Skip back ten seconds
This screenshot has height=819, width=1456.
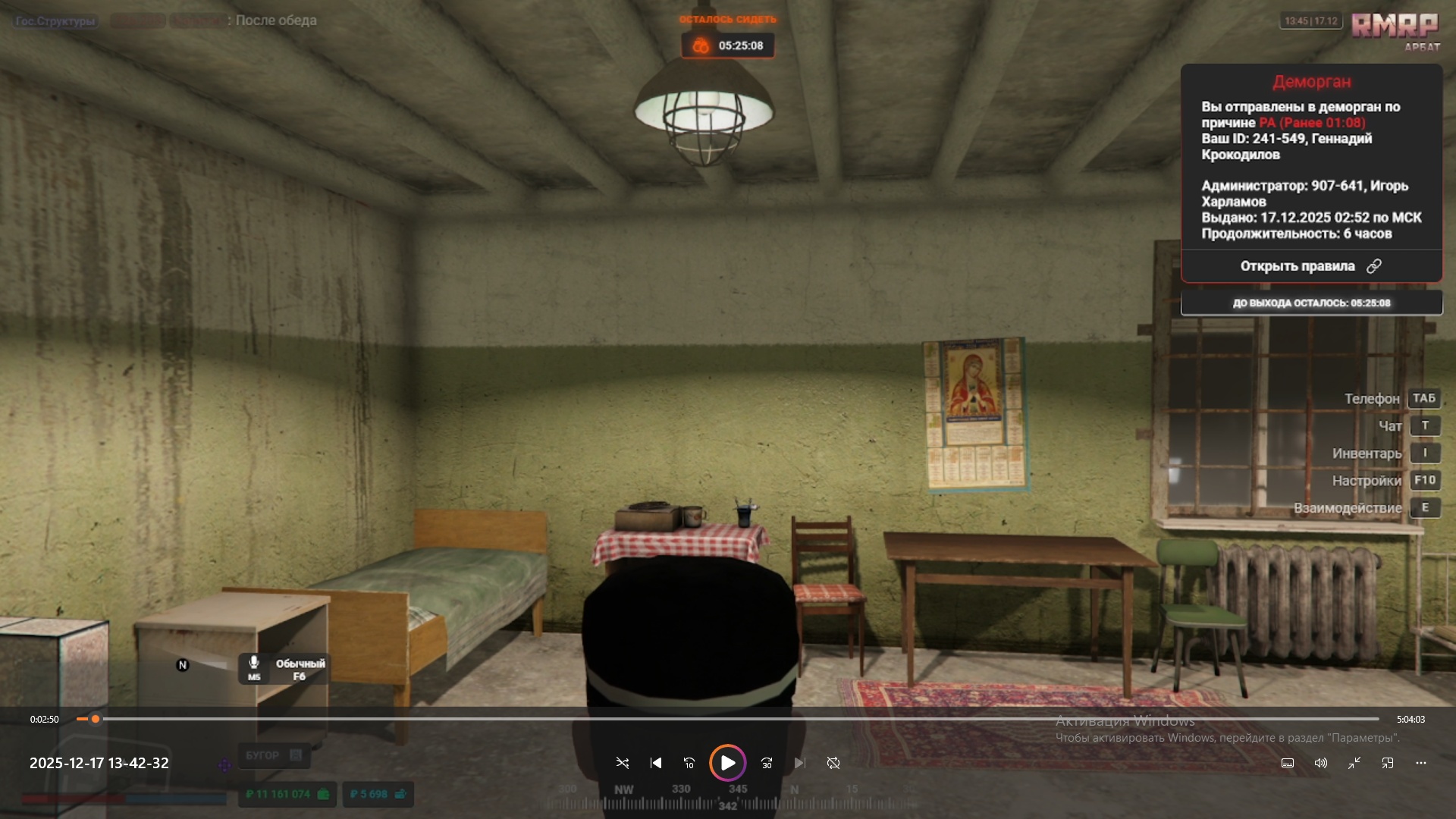coord(689,763)
